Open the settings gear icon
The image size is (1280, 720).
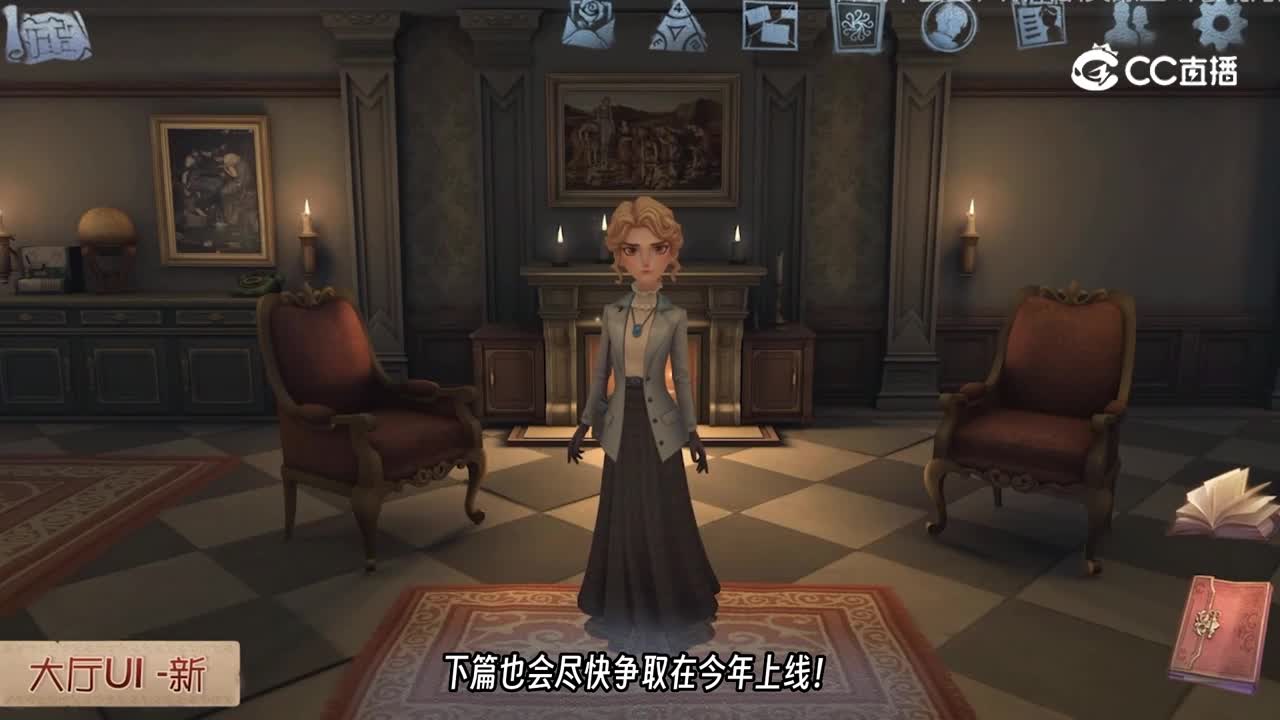[x=1220, y=22]
